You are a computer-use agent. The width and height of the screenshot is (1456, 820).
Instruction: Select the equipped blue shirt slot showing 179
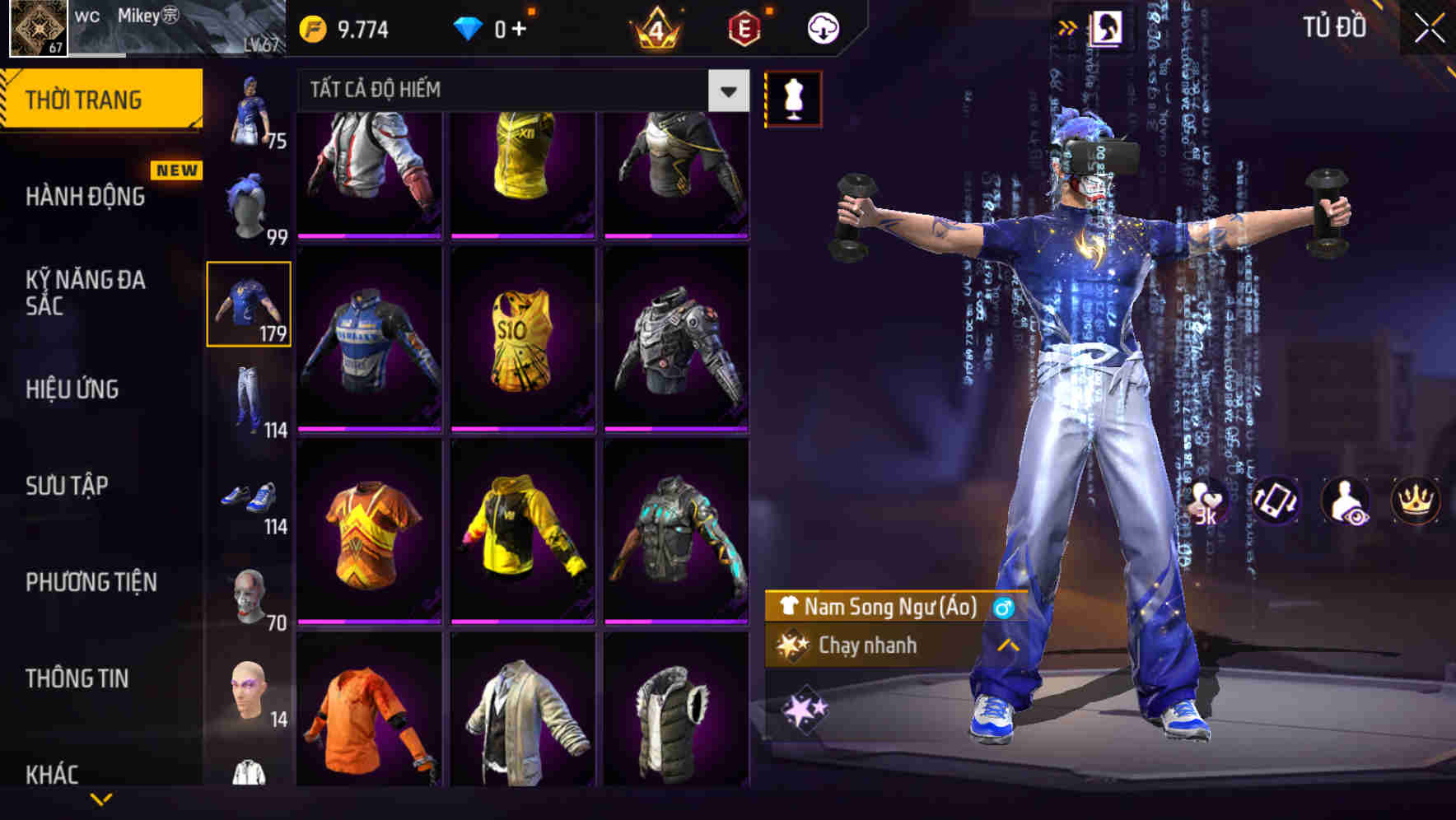click(x=249, y=305)
